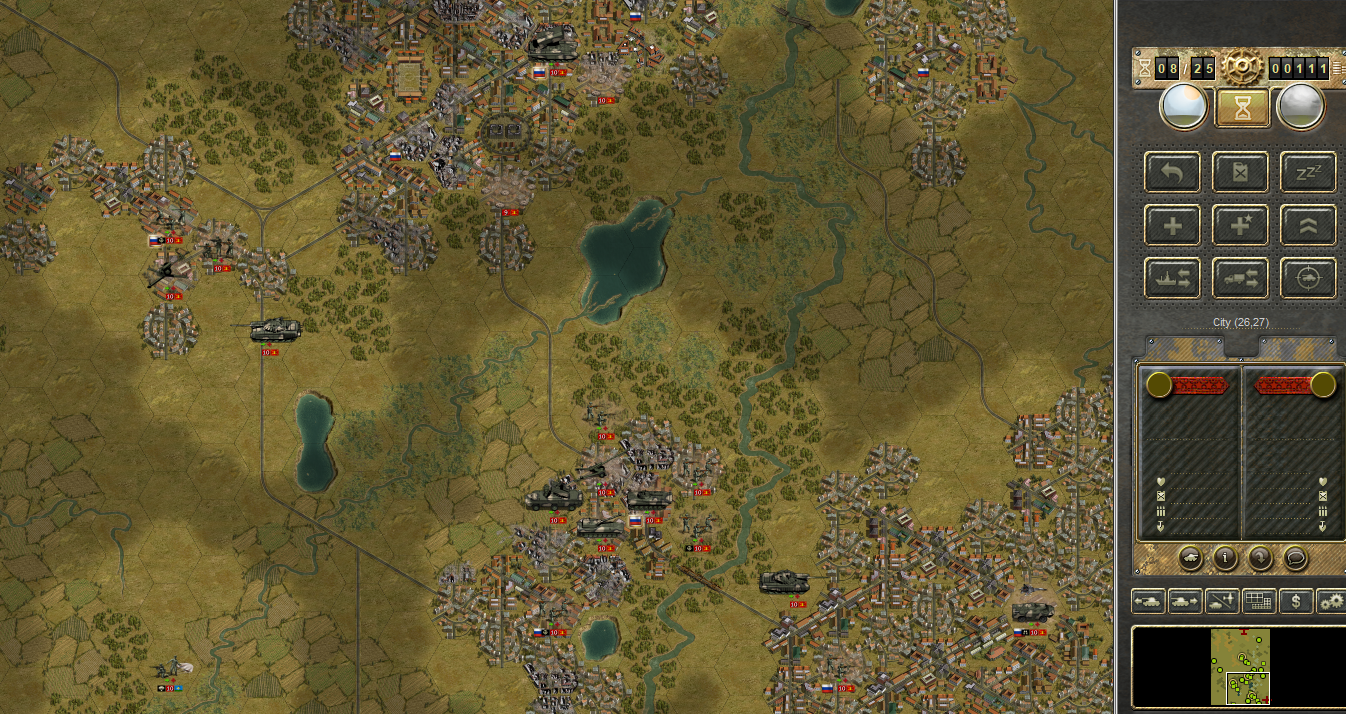The image size is (1346, 714).
Task: End the turn with the hourglass button
Action: pyautogui.click(x=1242, y=108)
